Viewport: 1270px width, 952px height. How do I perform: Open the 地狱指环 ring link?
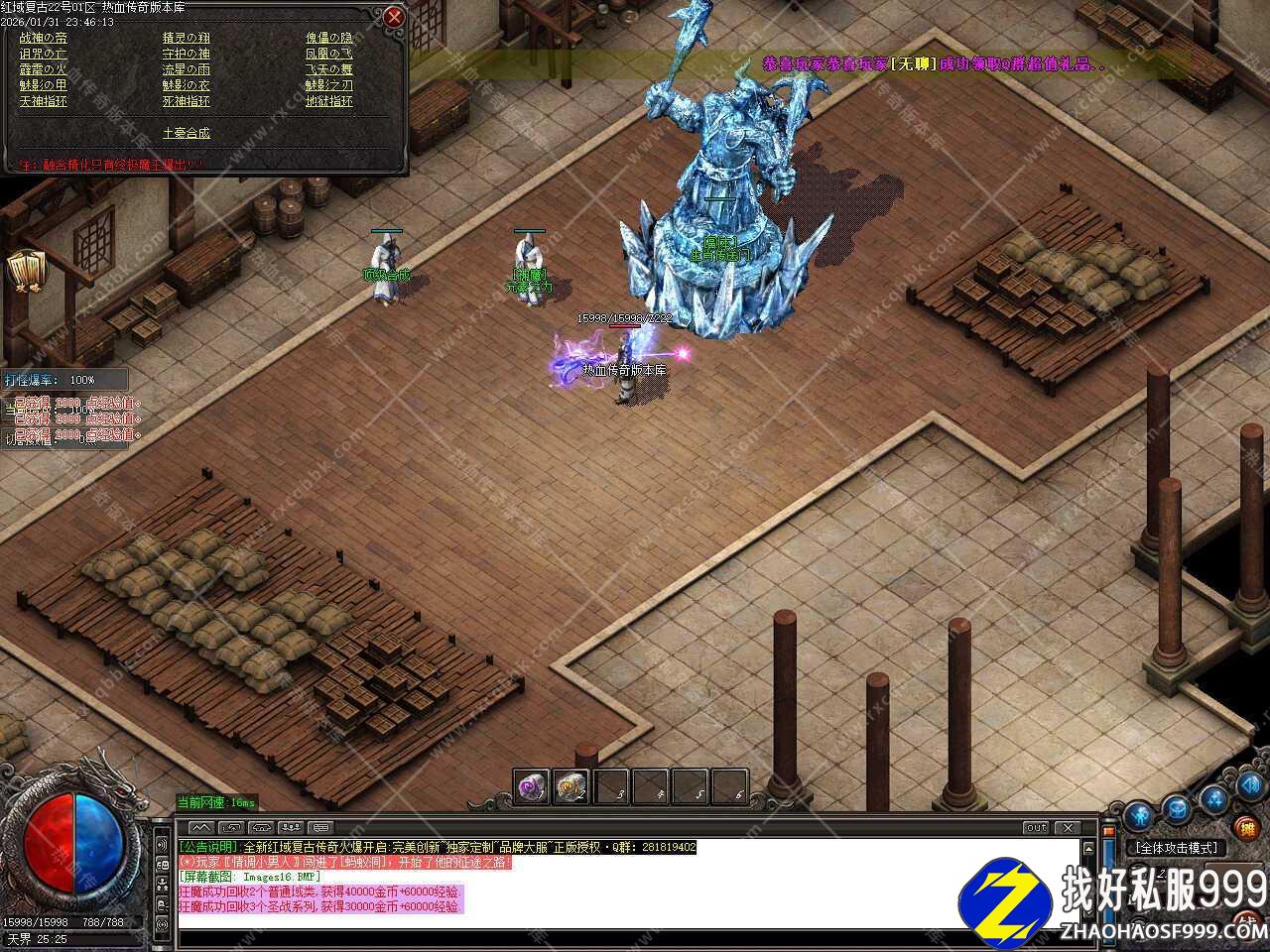(329, 101)
